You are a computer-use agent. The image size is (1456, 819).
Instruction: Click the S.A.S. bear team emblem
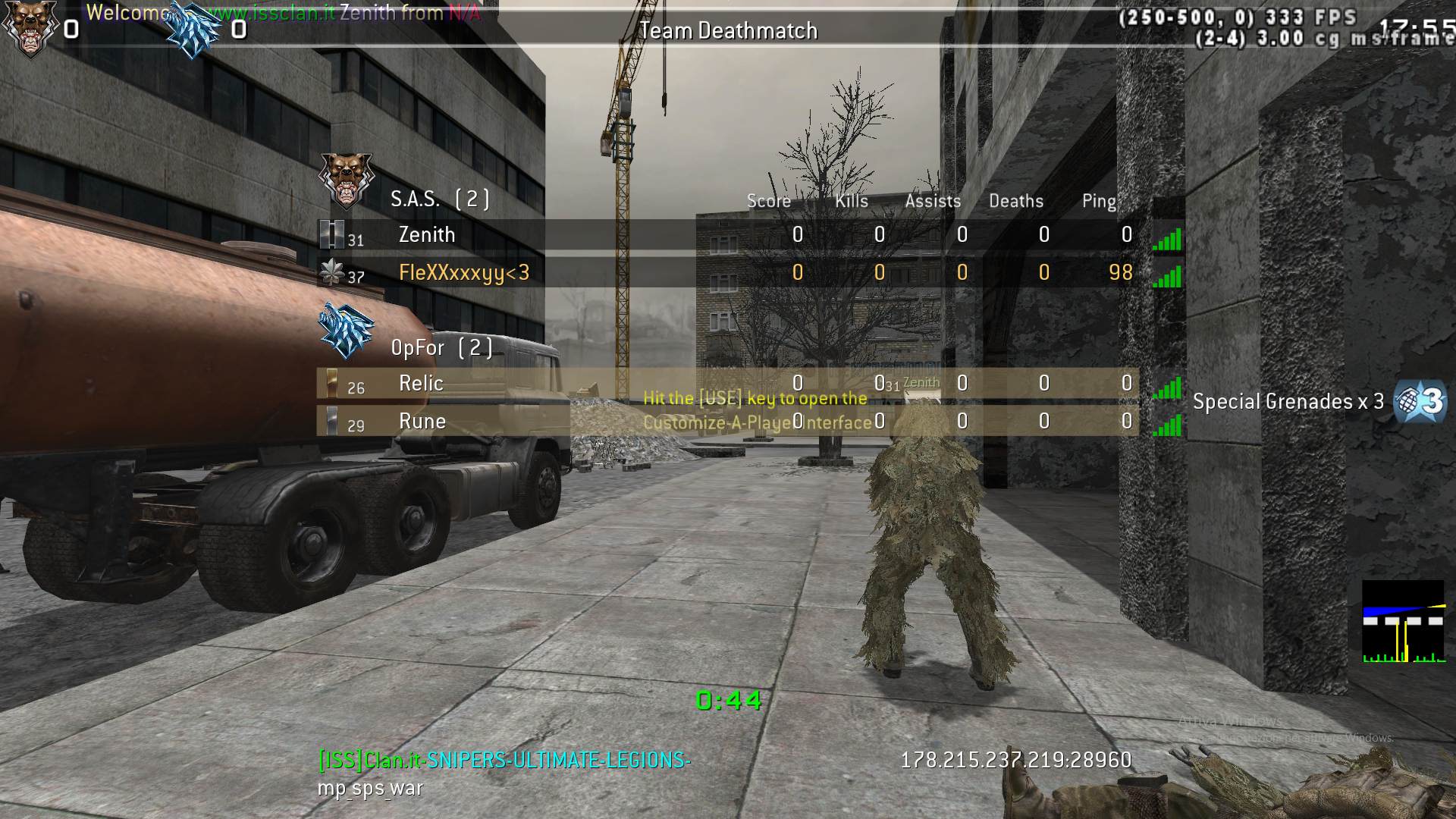(345, 180)
